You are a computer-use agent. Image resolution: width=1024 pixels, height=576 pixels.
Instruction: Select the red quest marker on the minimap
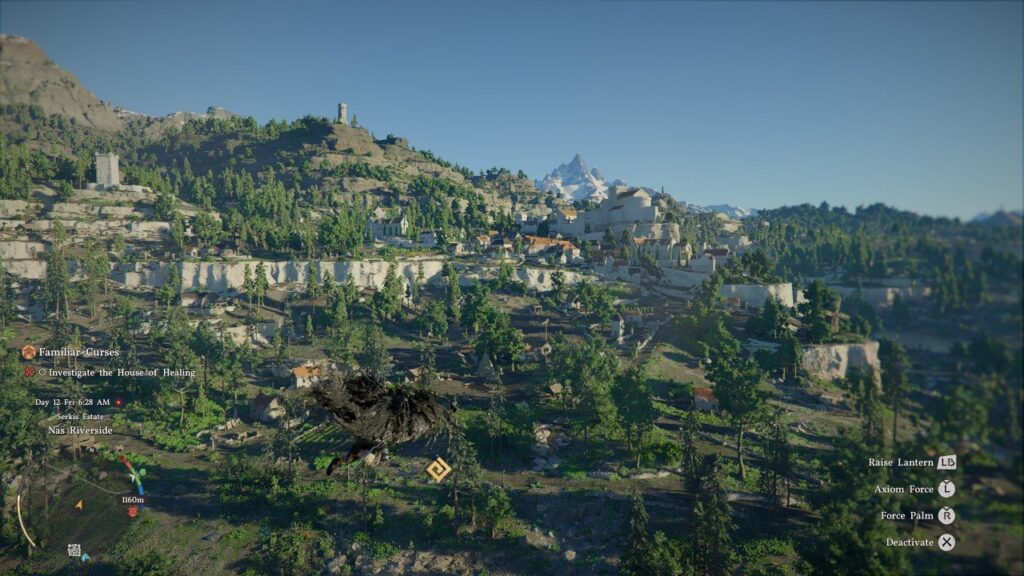click(x=133, y=511)
